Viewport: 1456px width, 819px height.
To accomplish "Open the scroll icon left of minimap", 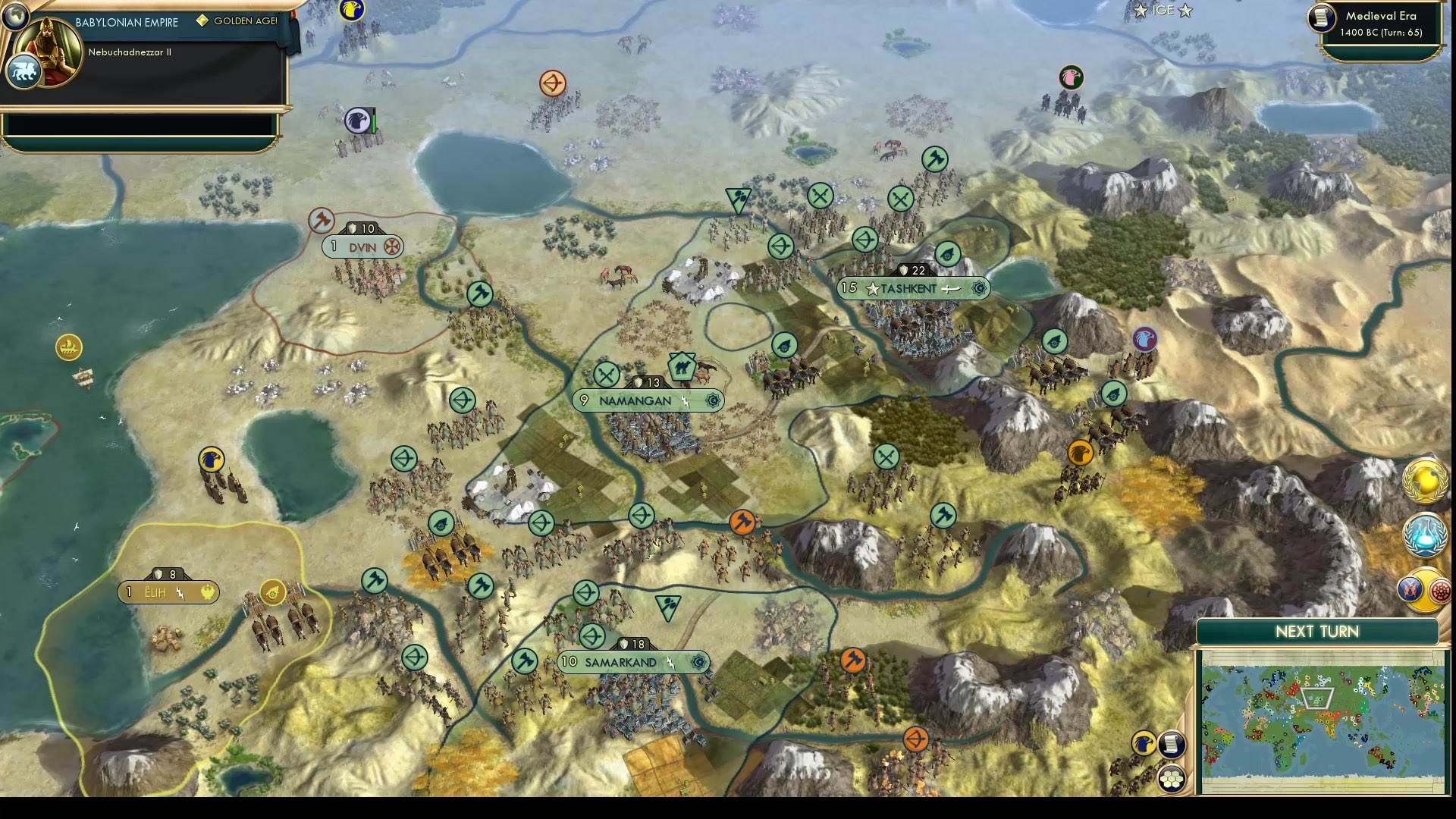I will pyautogui.click(x=1172, y=744).
